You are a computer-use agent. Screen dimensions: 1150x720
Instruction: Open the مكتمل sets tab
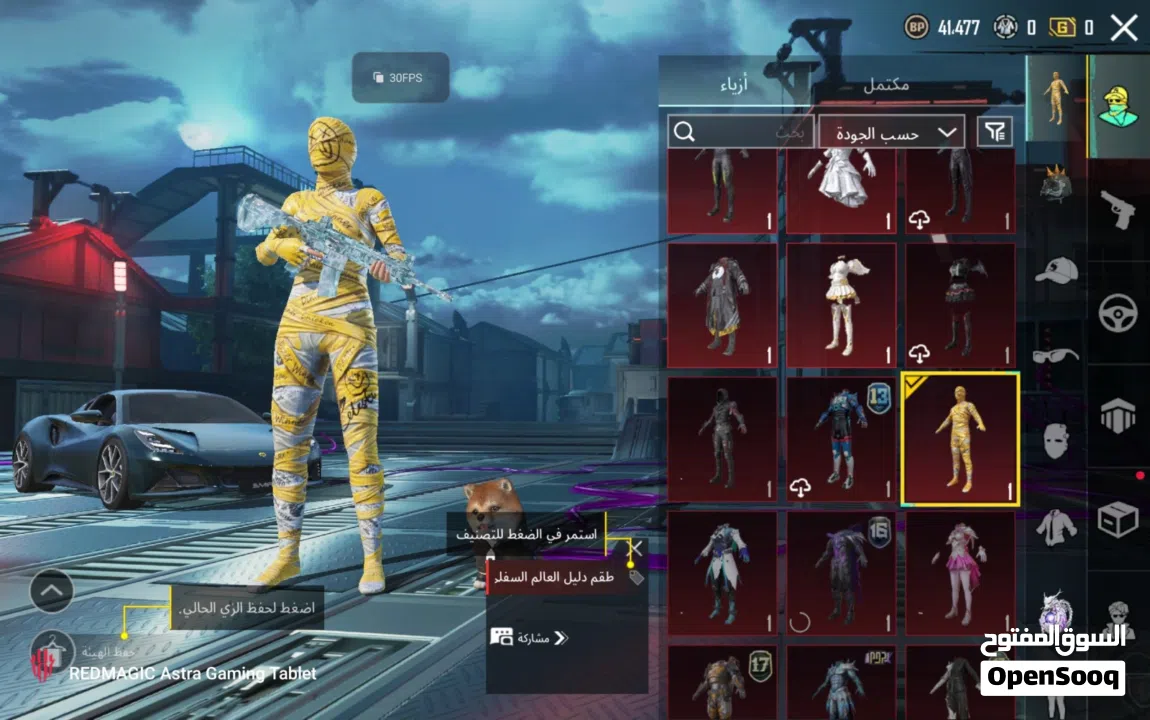coord(886,85)
